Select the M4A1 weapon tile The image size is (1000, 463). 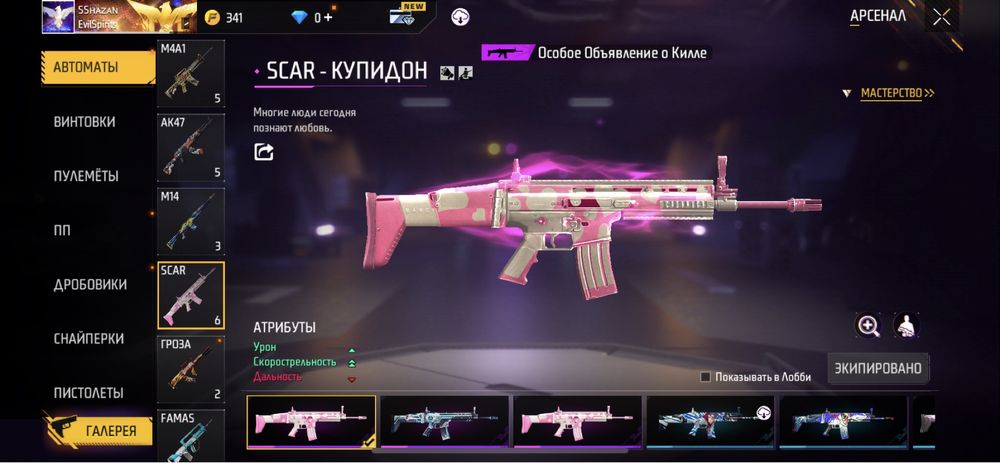[190, 74]
